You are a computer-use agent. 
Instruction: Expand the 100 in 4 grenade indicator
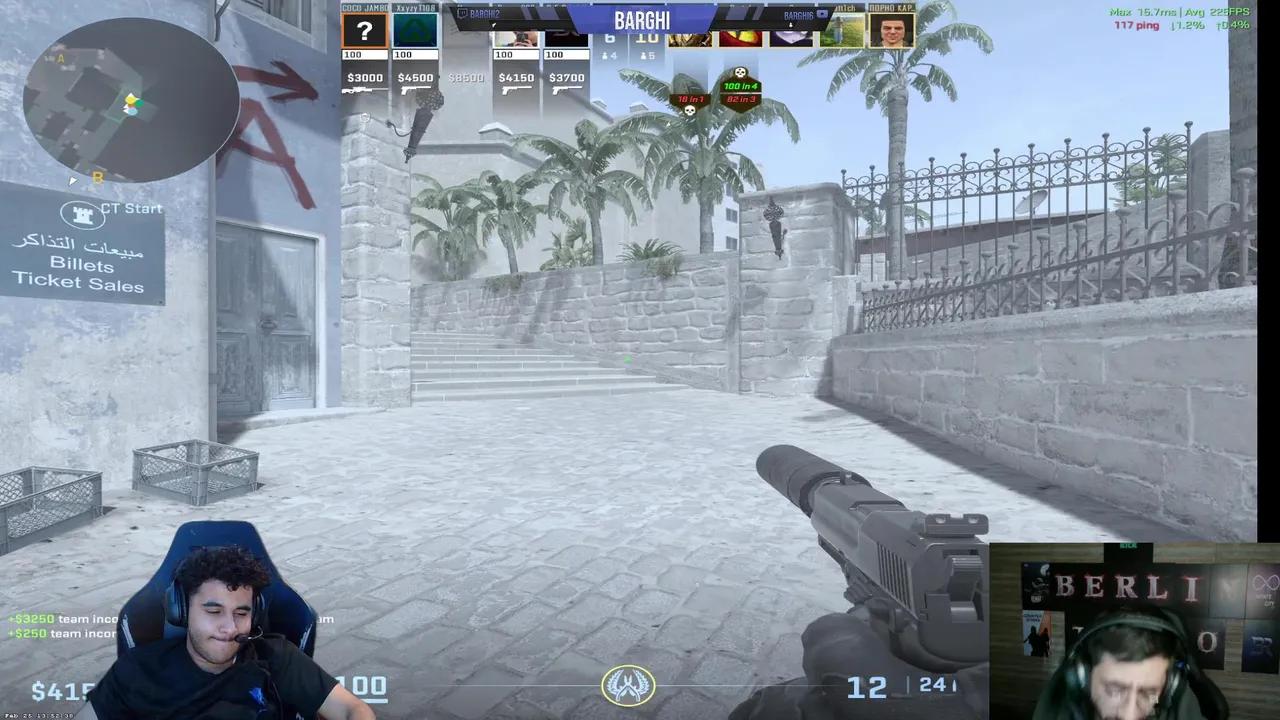point(740,86)
